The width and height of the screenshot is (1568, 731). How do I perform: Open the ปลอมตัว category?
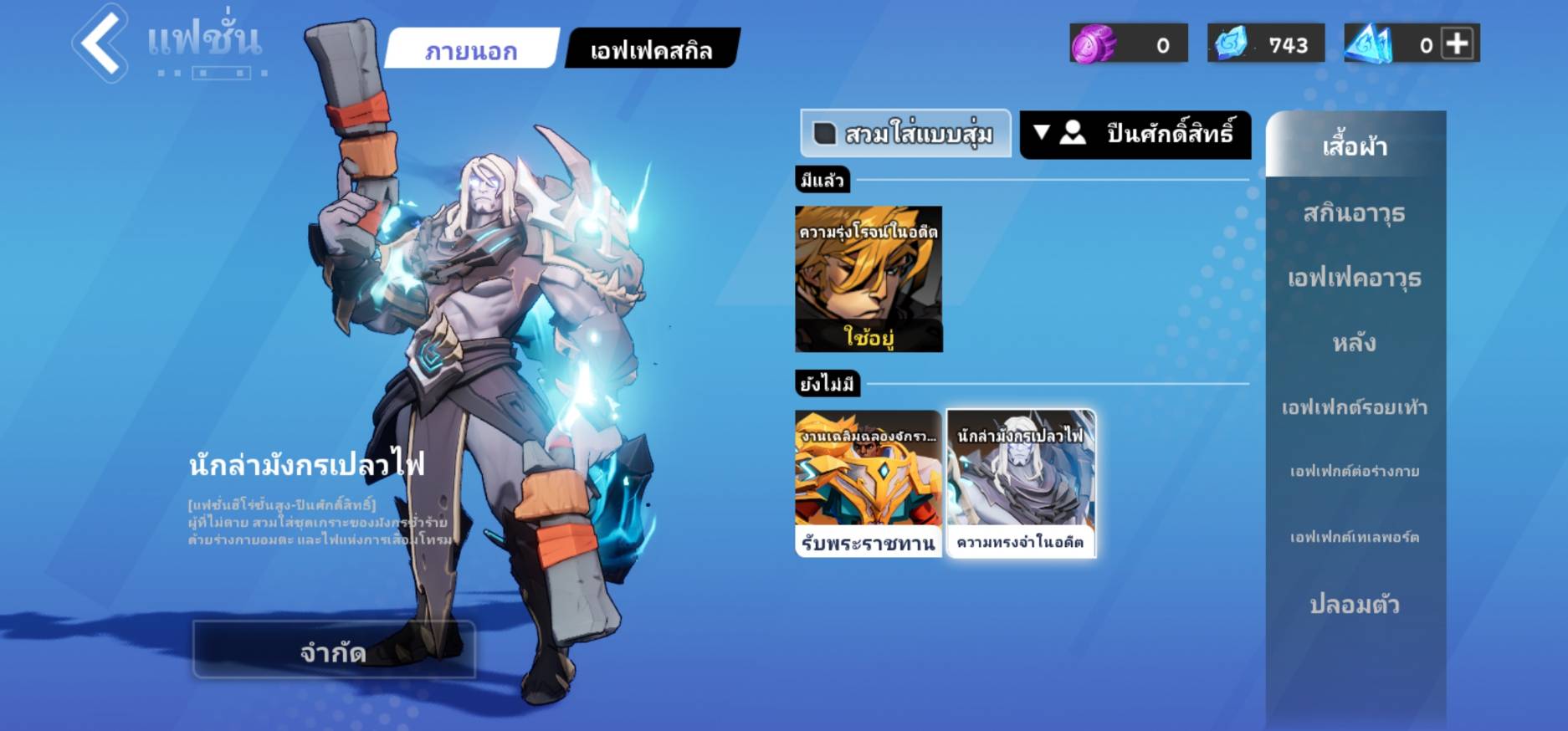pos(1355,604)
